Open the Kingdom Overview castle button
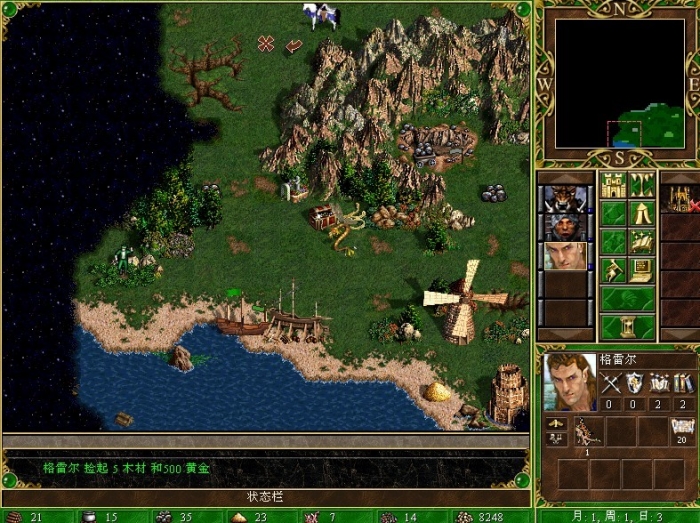Screen dimensions: 700x523 (x=613, y=185)
